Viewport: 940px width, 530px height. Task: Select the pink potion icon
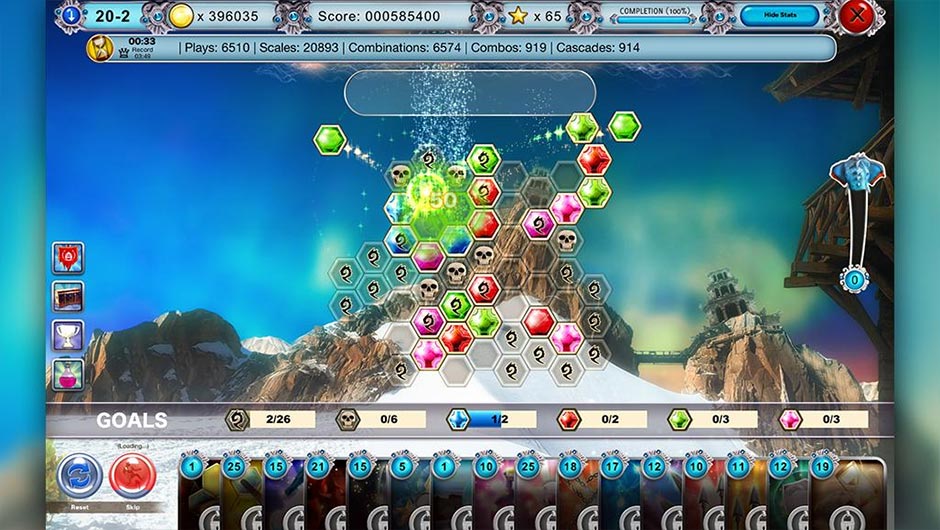click(x=68, y=374)
